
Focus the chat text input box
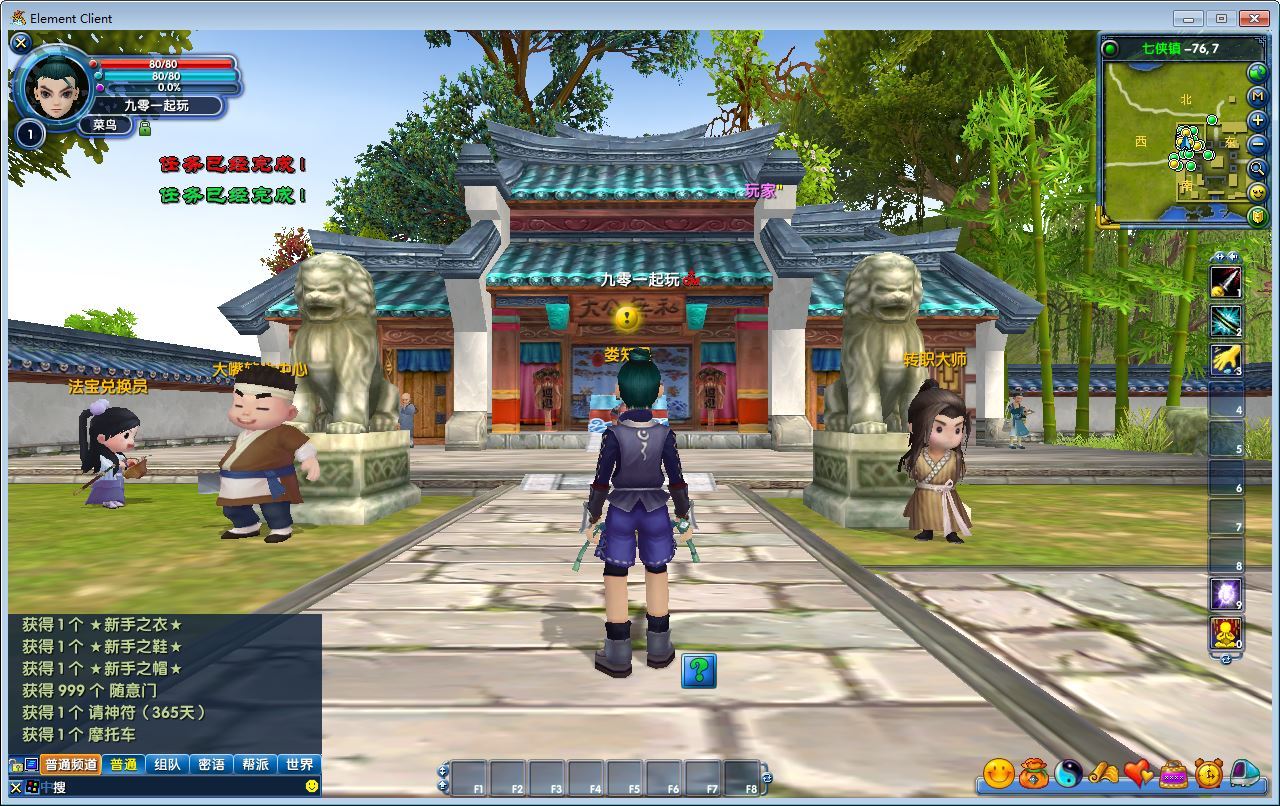pos(170,787)
